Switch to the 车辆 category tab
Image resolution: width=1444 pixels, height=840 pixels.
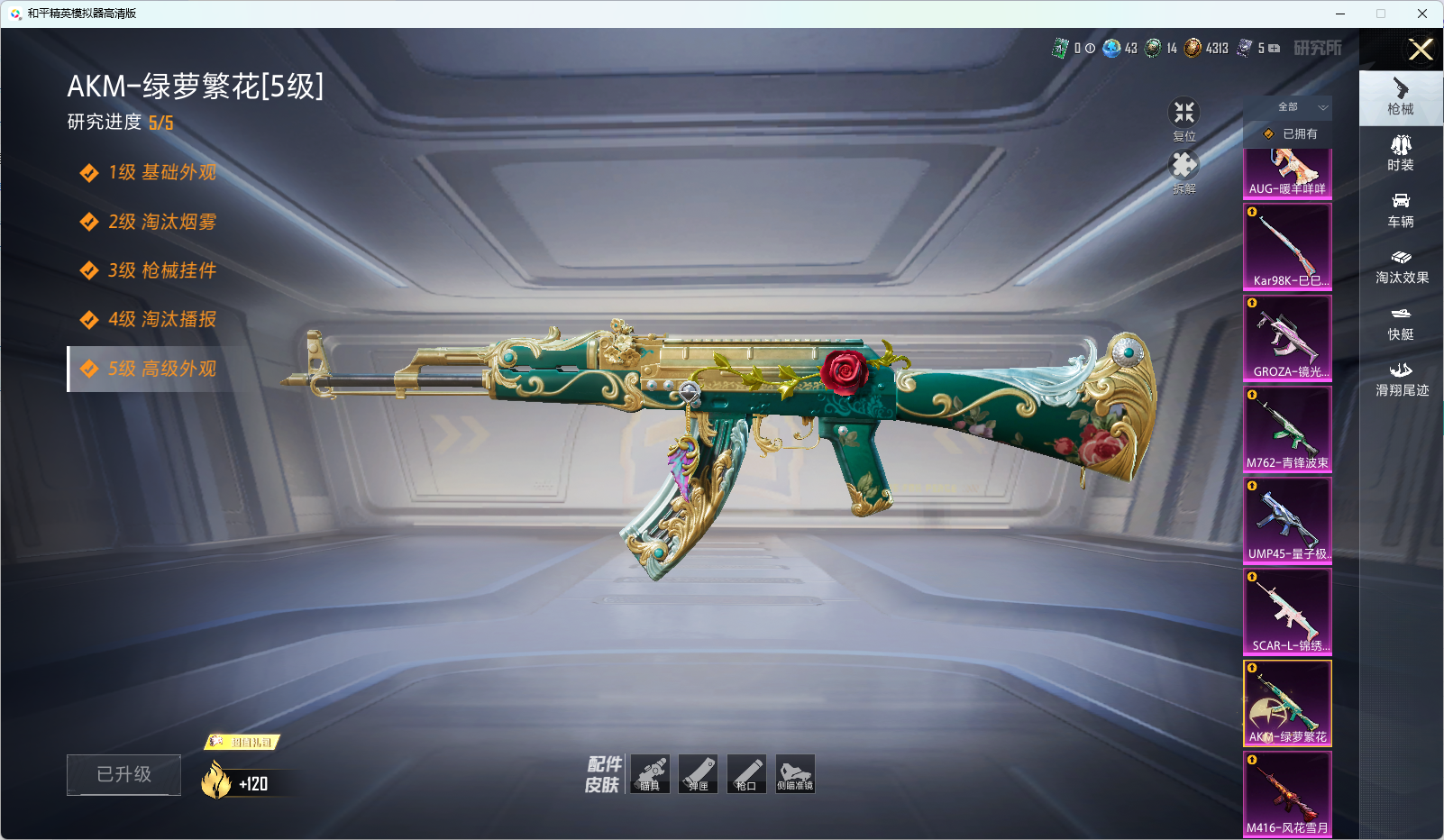pyautogui.click(x=1401, y=210)
